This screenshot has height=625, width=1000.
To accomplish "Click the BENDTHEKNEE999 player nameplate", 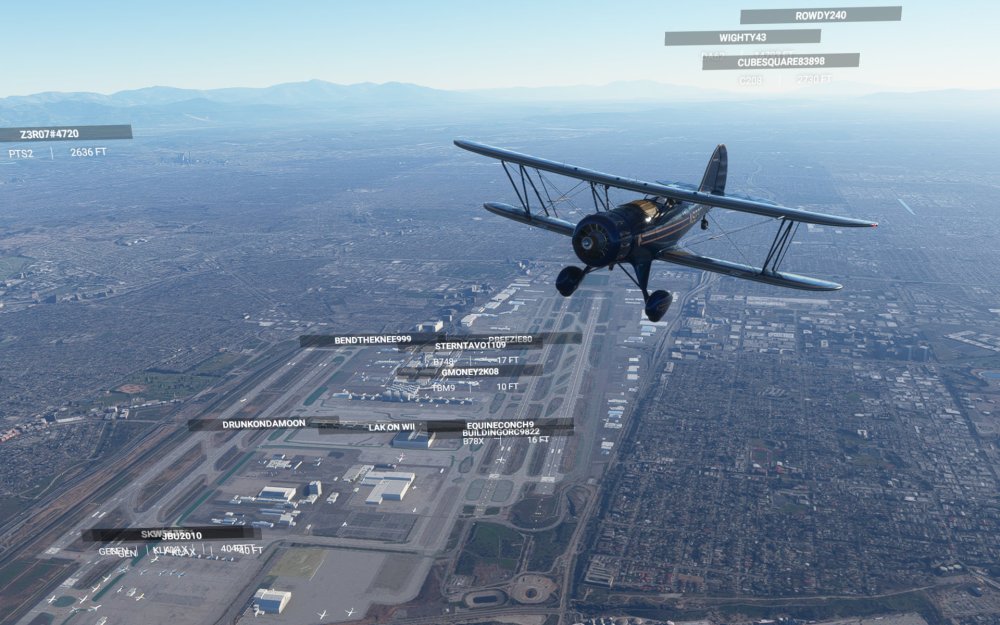I will coord(372,340).
